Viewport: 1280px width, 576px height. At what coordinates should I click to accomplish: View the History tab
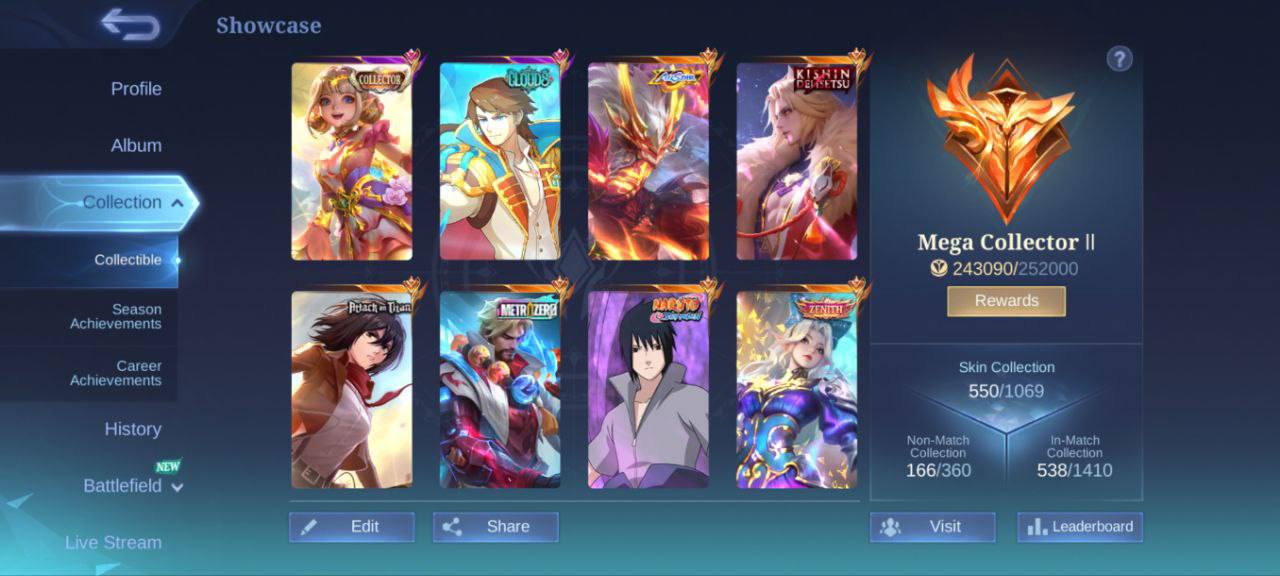click(133, 429)
